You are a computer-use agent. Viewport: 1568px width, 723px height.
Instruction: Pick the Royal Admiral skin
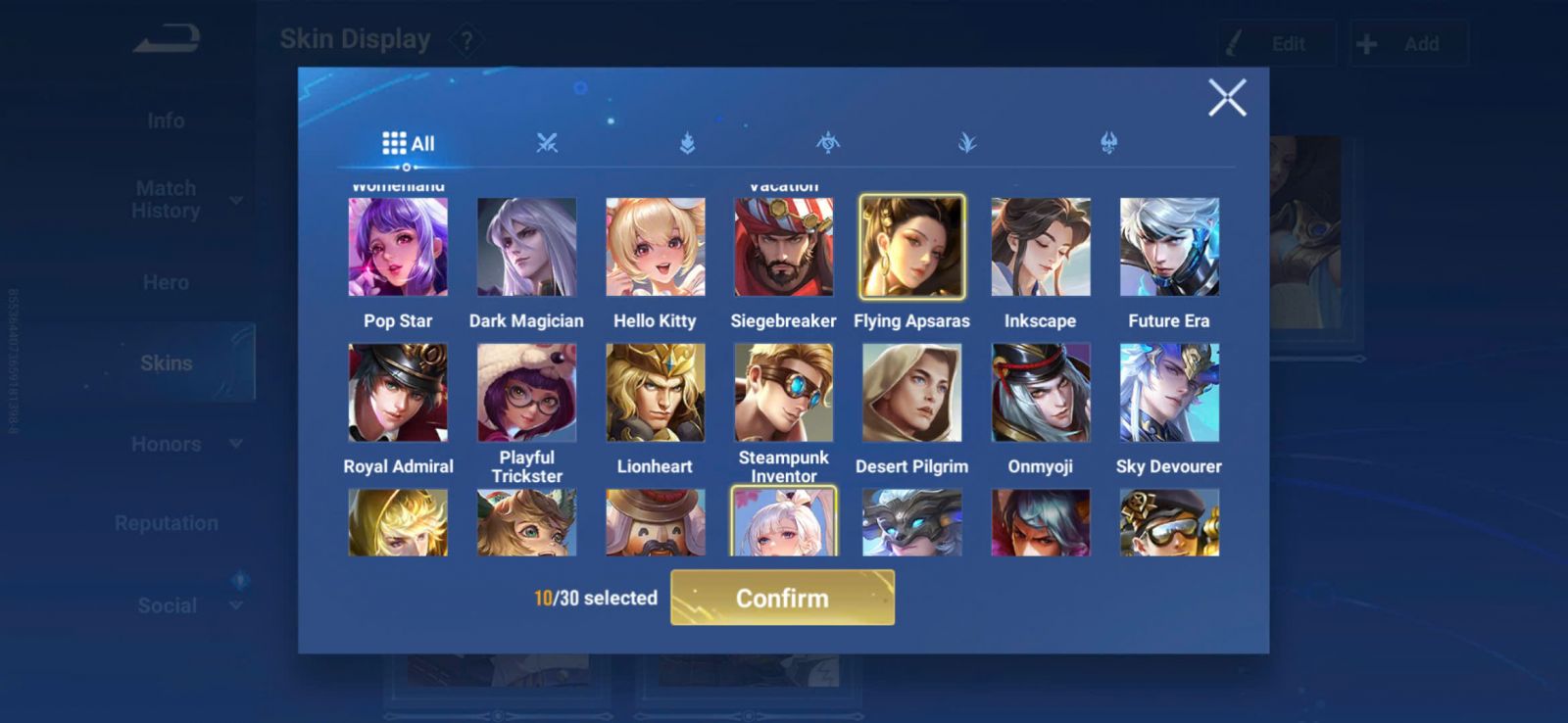click(398, 392)
